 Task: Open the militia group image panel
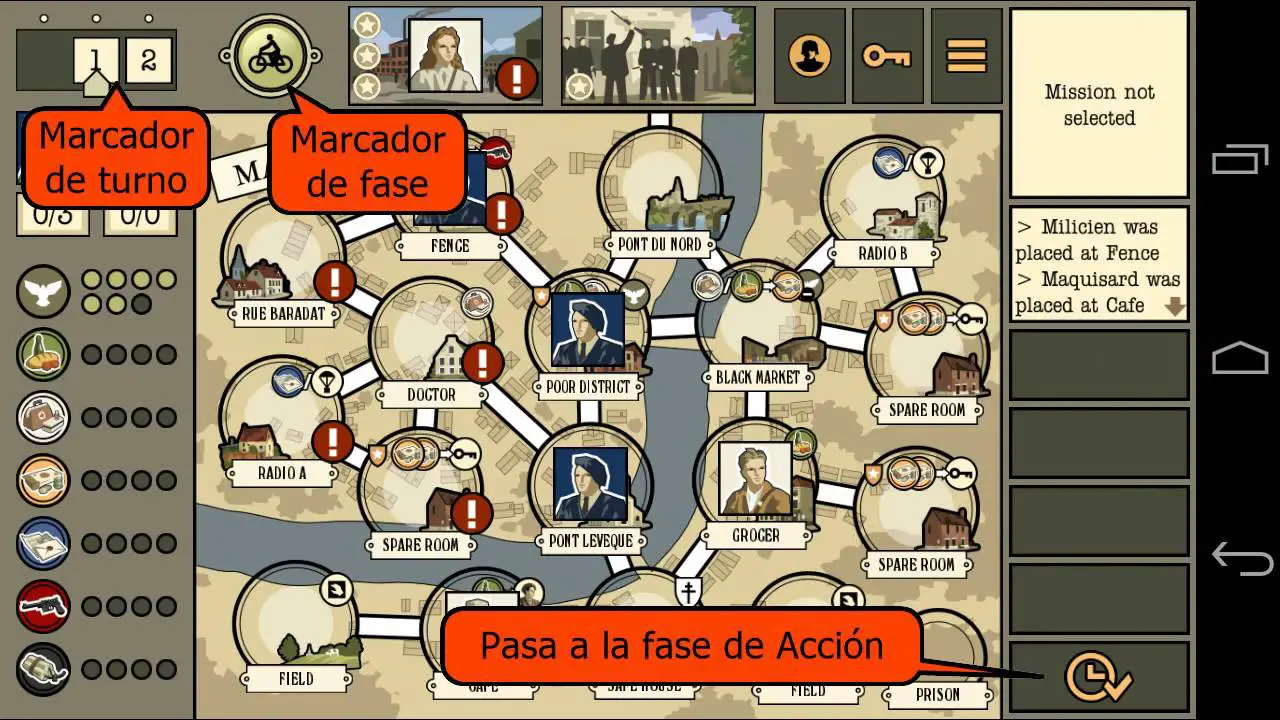tap(660, 55)
